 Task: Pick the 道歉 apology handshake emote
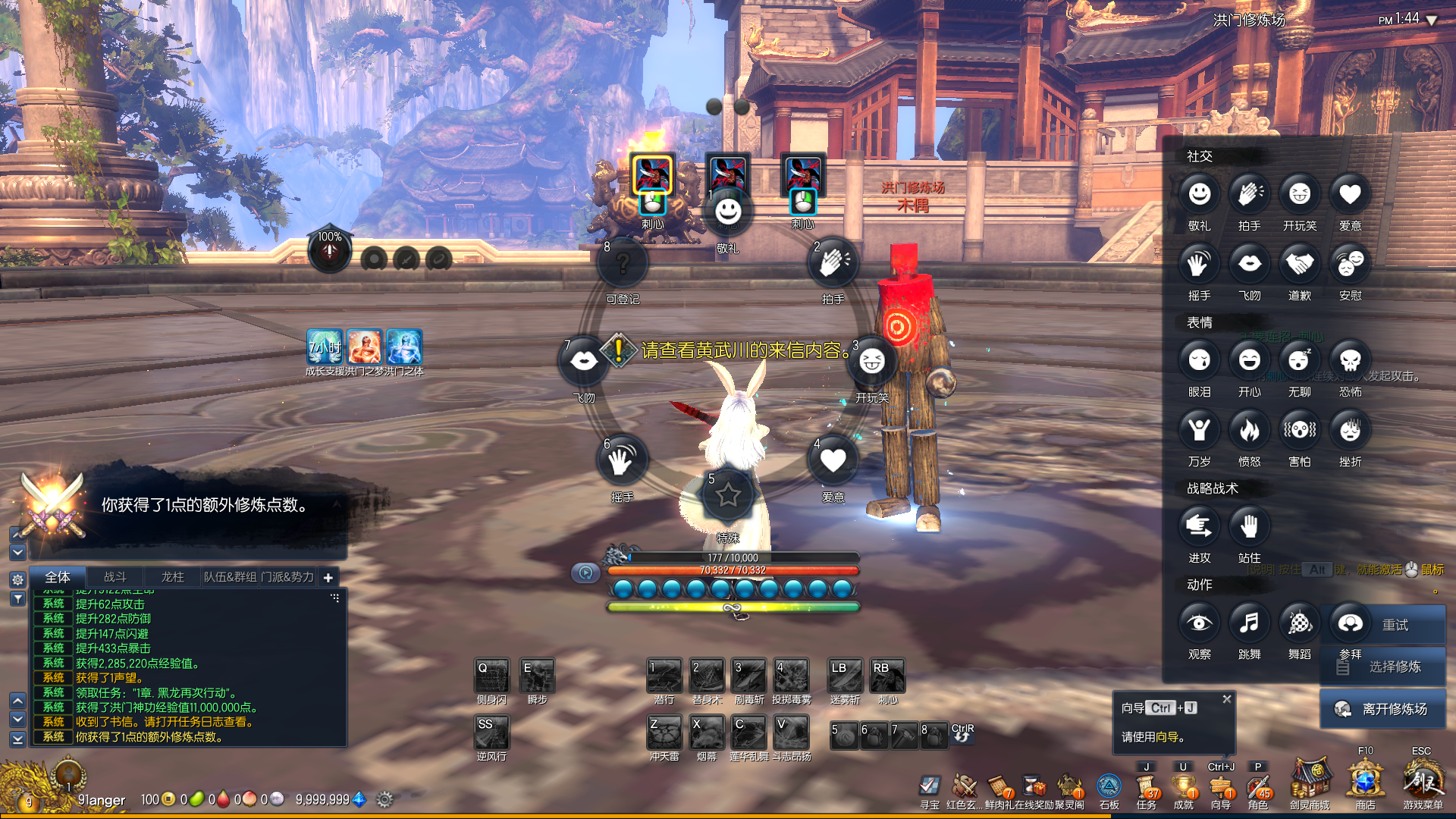[x=1299, y=265]
